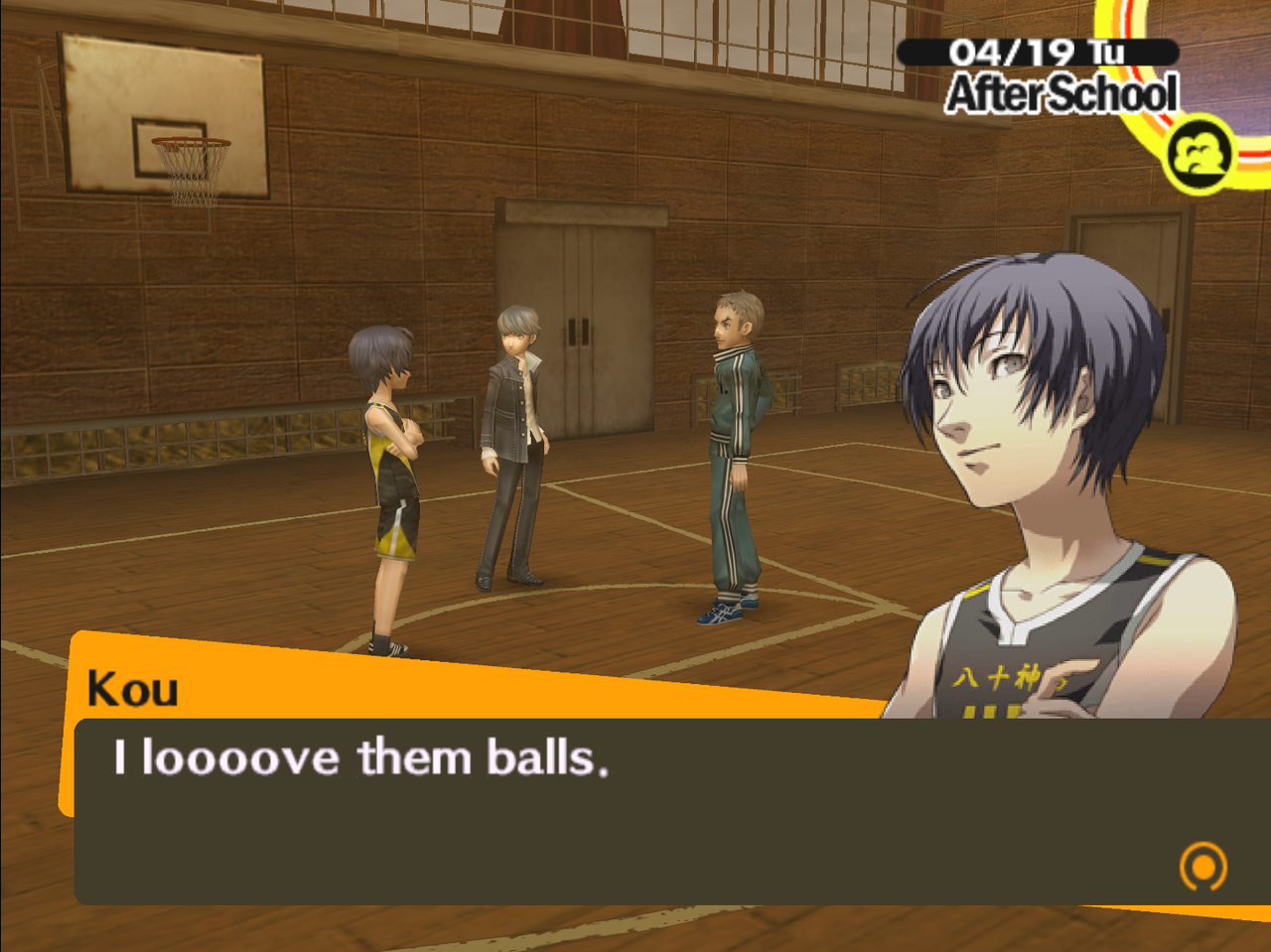Click the cloudy weather forecast icon
This screenshot has height=952, width=1271.
pyautogui.click(x=1200, y=154)
